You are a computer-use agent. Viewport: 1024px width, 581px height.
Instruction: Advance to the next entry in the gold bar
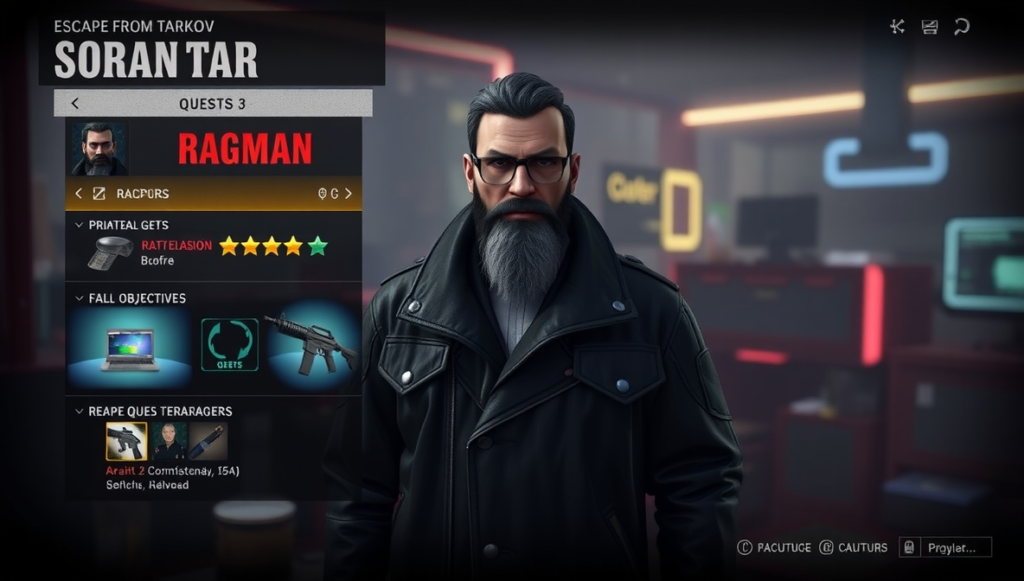pyautogui.click(x=348, y=193)
